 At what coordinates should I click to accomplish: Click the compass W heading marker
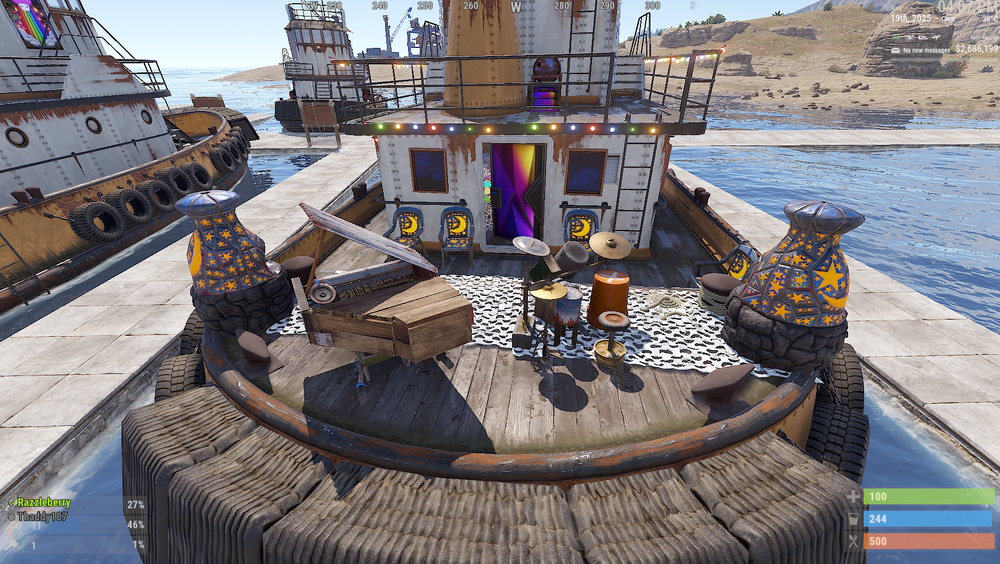[x=517, y=6]
